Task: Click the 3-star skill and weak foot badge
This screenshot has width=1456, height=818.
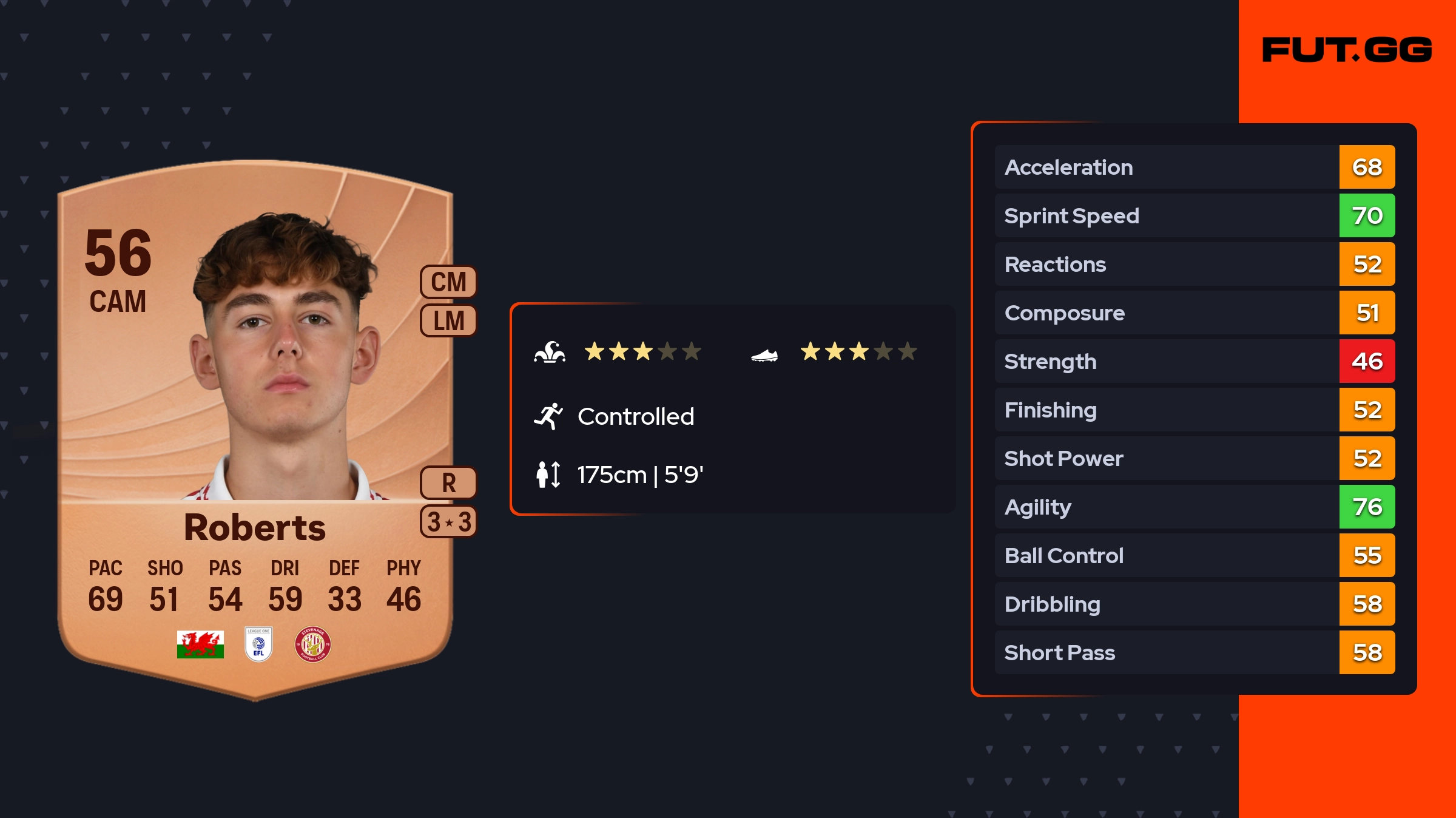Action: click(448, 522)
